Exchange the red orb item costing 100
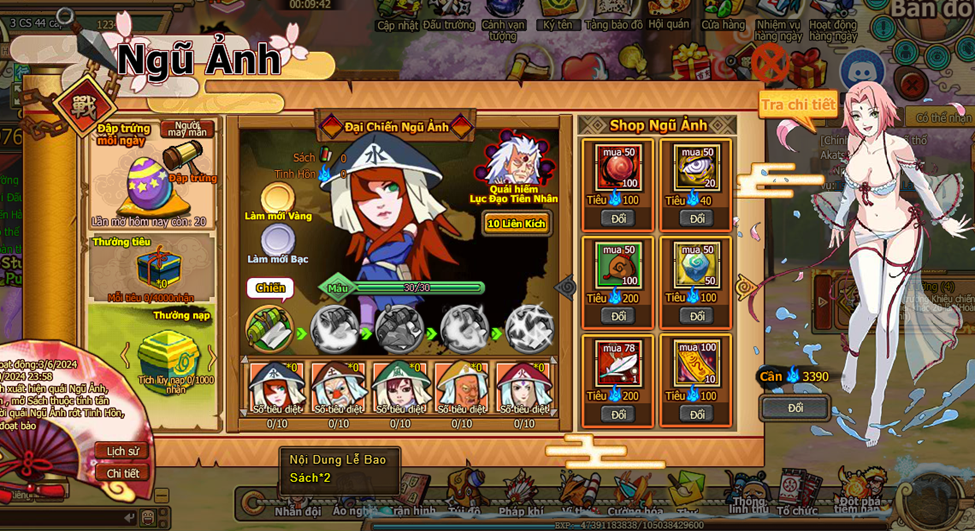This screenshot has width=975, height=531. click(x=618, y=218)
